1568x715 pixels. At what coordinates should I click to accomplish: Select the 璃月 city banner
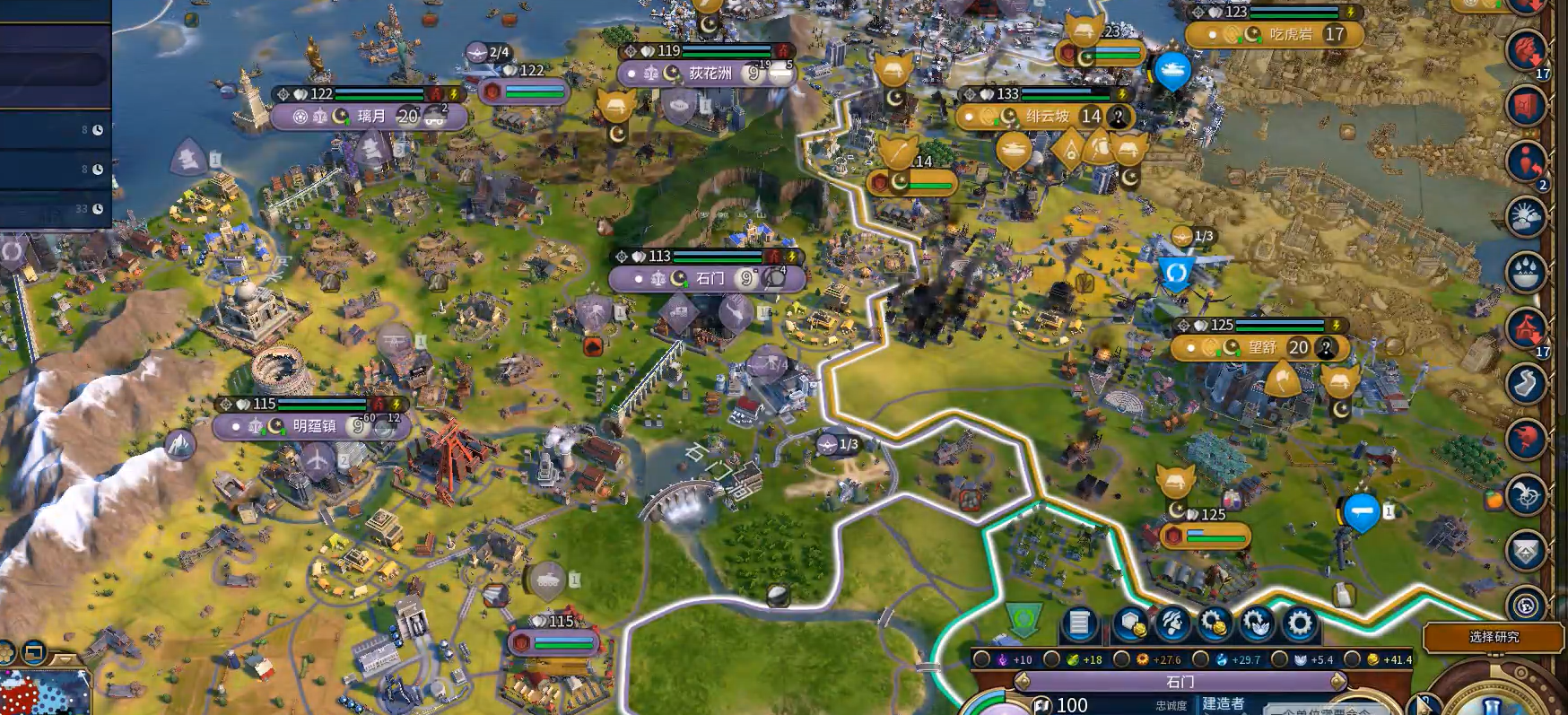point(370,117)
